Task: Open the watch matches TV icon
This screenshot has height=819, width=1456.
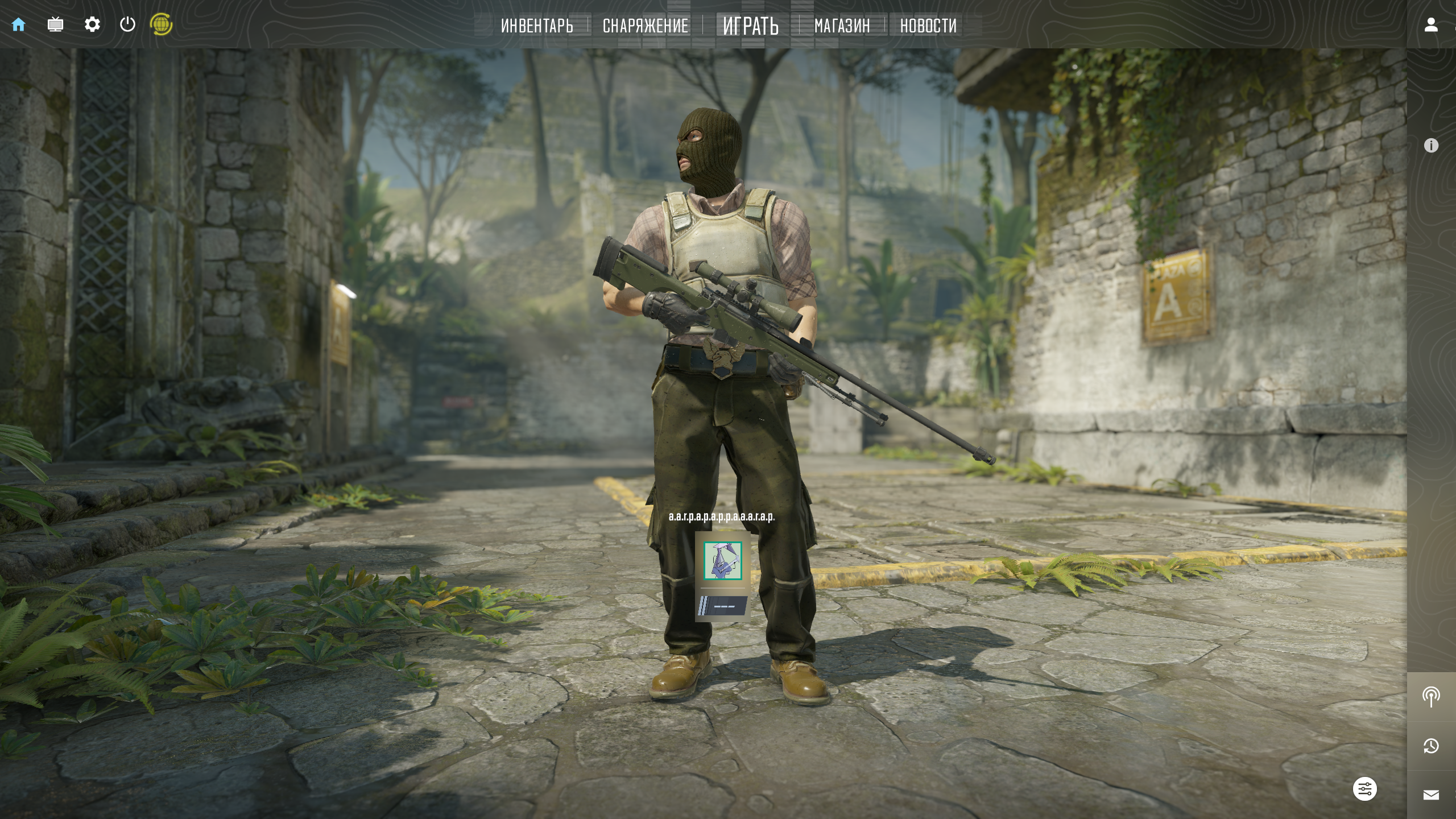Action: click(55, 24)
